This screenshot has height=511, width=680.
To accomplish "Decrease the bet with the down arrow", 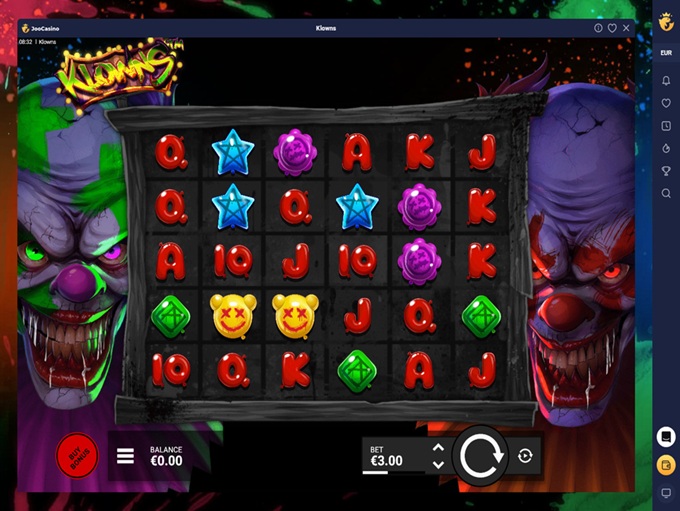I will (x=438, y=465).
